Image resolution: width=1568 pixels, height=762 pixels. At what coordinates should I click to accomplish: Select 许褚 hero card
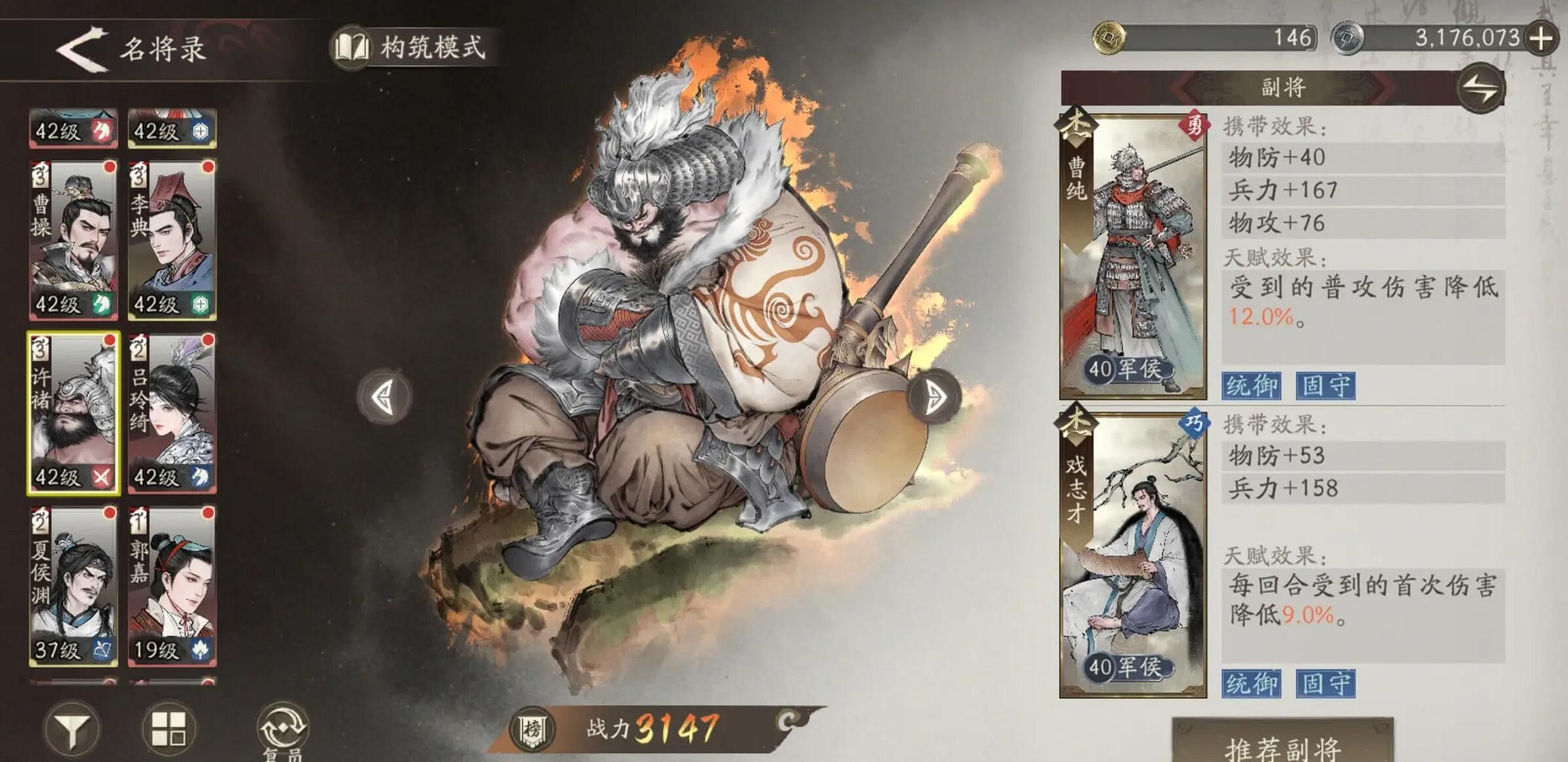[73, 413]
